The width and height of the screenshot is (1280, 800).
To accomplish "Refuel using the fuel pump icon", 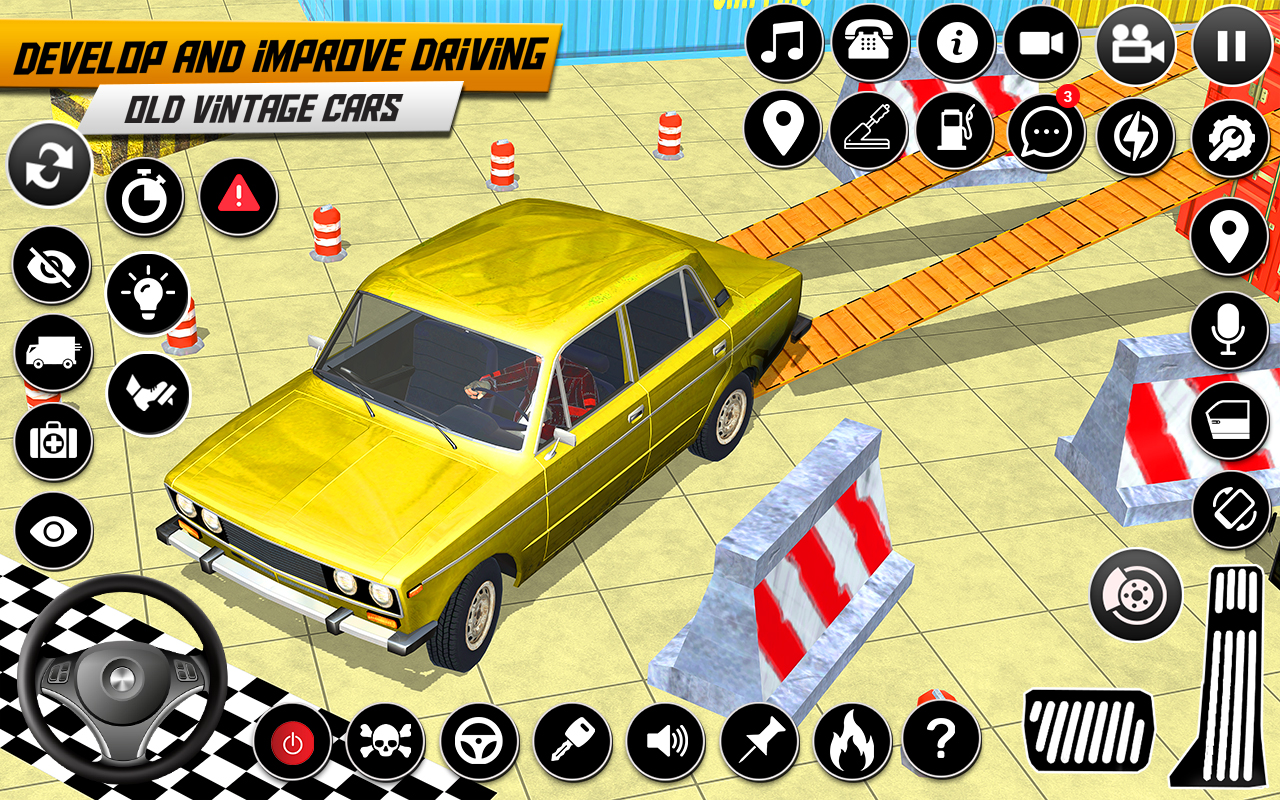I will tap(957, 130).
